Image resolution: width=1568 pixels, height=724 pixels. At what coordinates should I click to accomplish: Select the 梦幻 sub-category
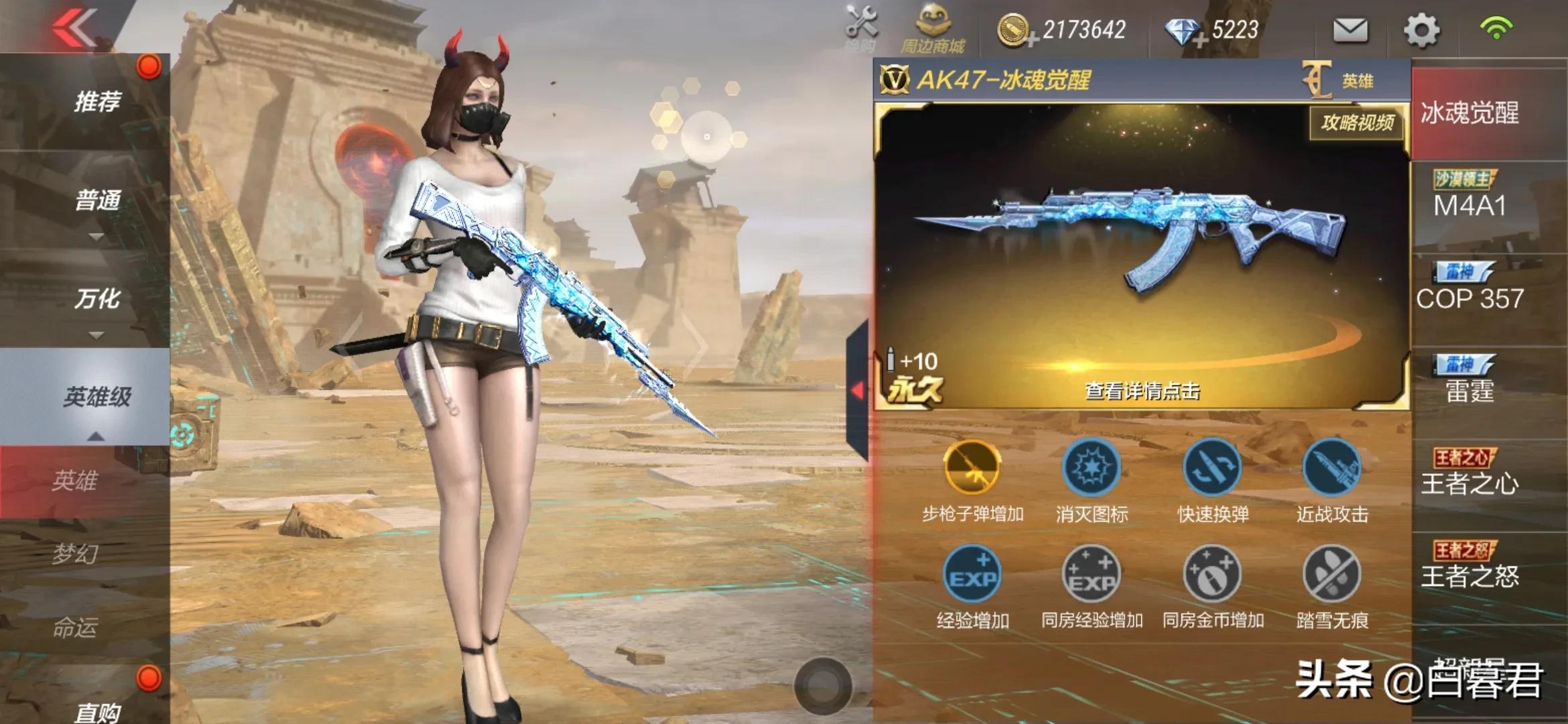click(75, 554)
